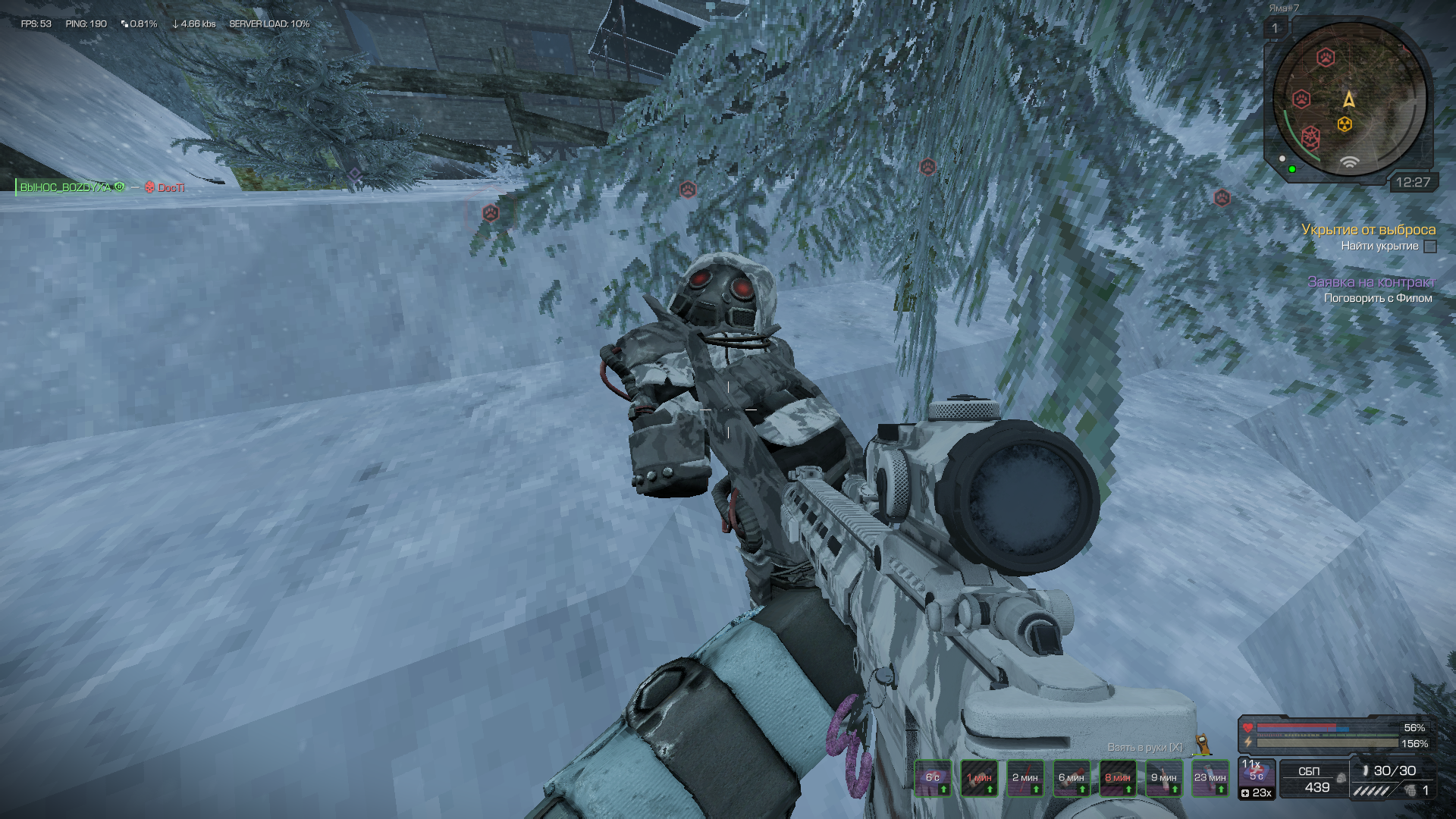Select the buff icon showing 6 мин
The width and height of the screenshot is (1456, 819).
pyautogui.click(x=1072, y=778)
